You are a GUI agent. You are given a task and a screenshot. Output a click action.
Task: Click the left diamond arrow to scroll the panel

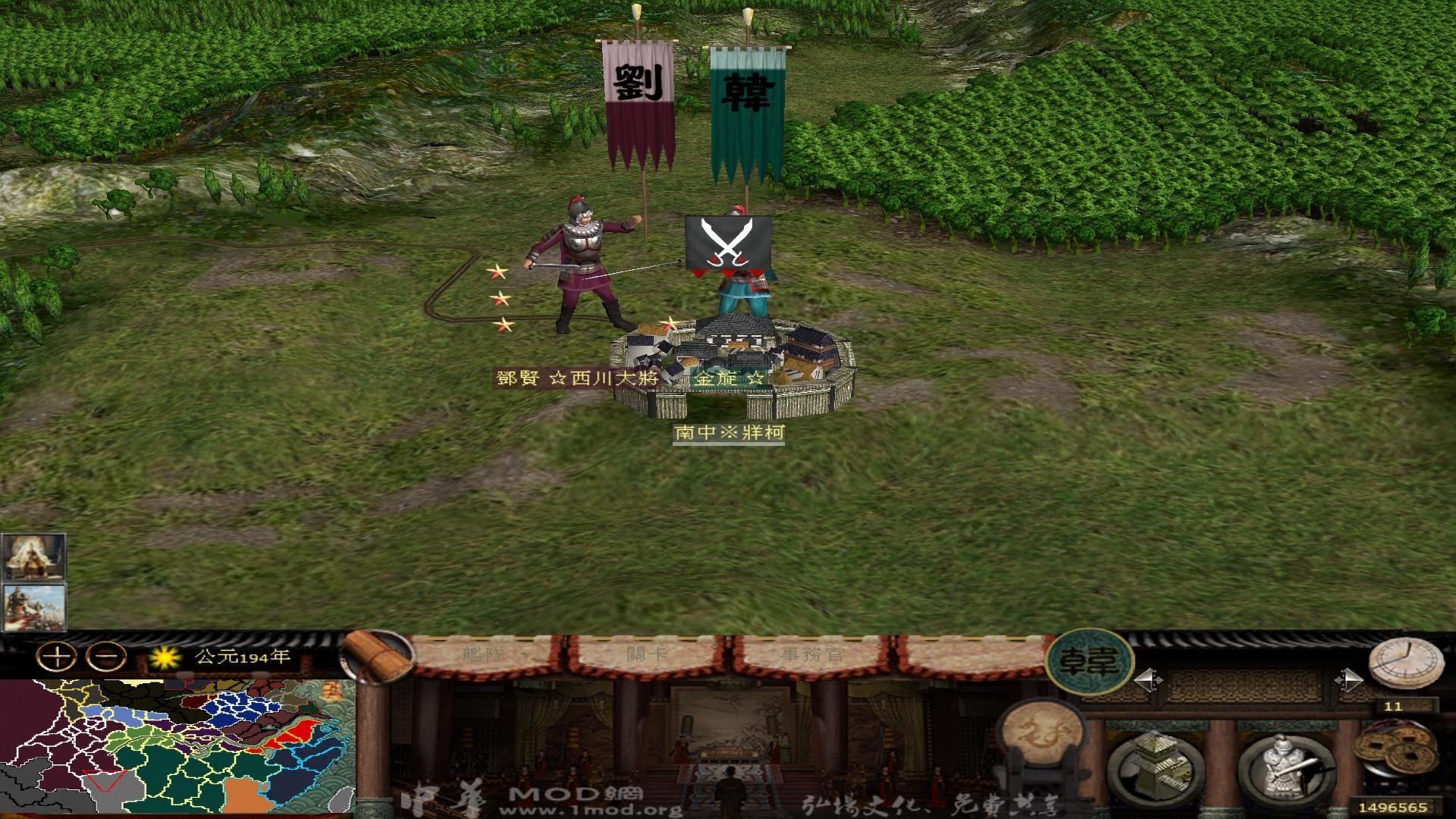[1150, 680]
